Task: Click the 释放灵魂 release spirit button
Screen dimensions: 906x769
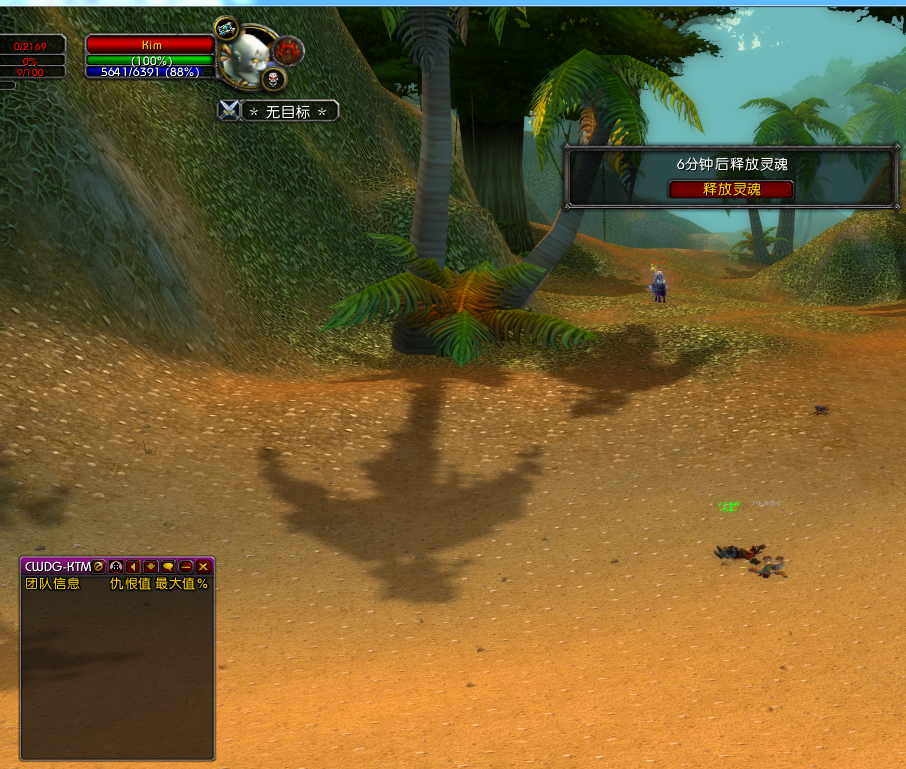Action: [x=731, y=189]
